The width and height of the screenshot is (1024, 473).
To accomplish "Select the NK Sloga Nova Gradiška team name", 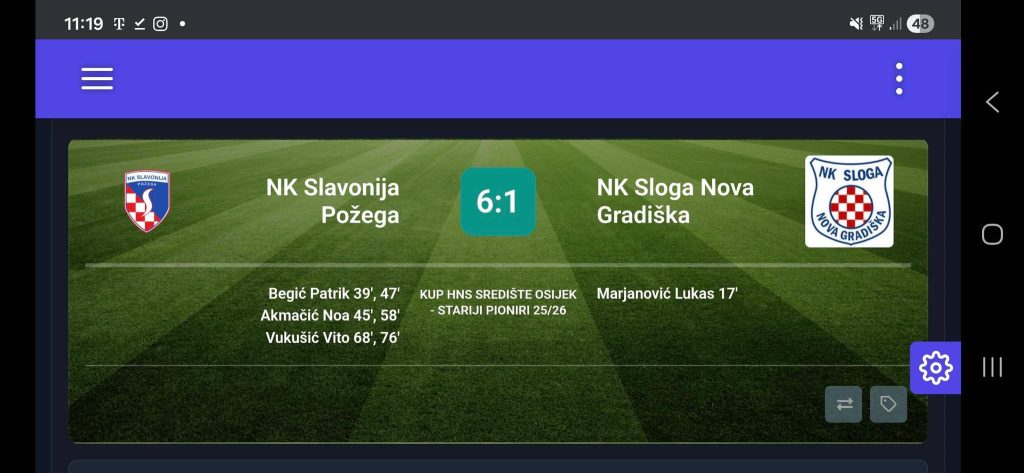I will point(675,201).
